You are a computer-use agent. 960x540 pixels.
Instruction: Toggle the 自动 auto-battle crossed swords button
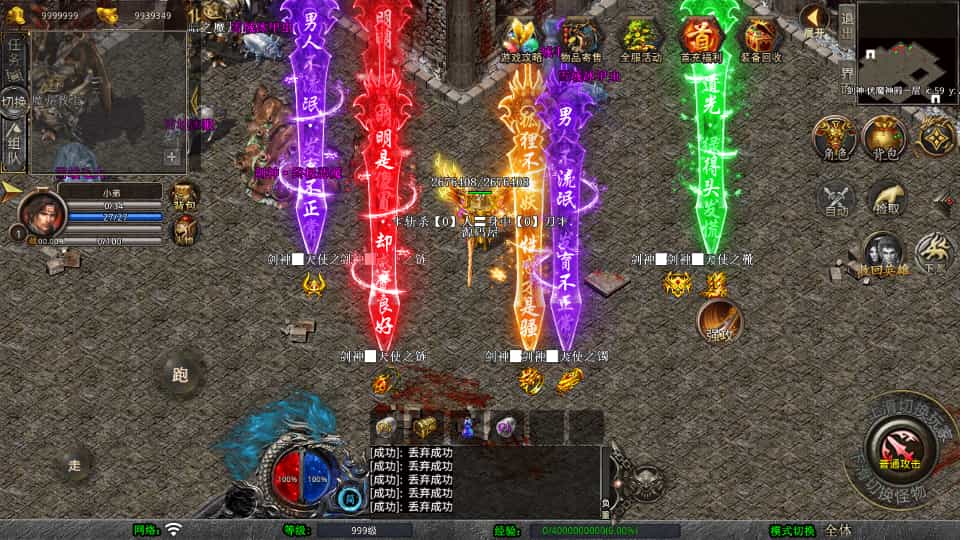pos(836,198)
